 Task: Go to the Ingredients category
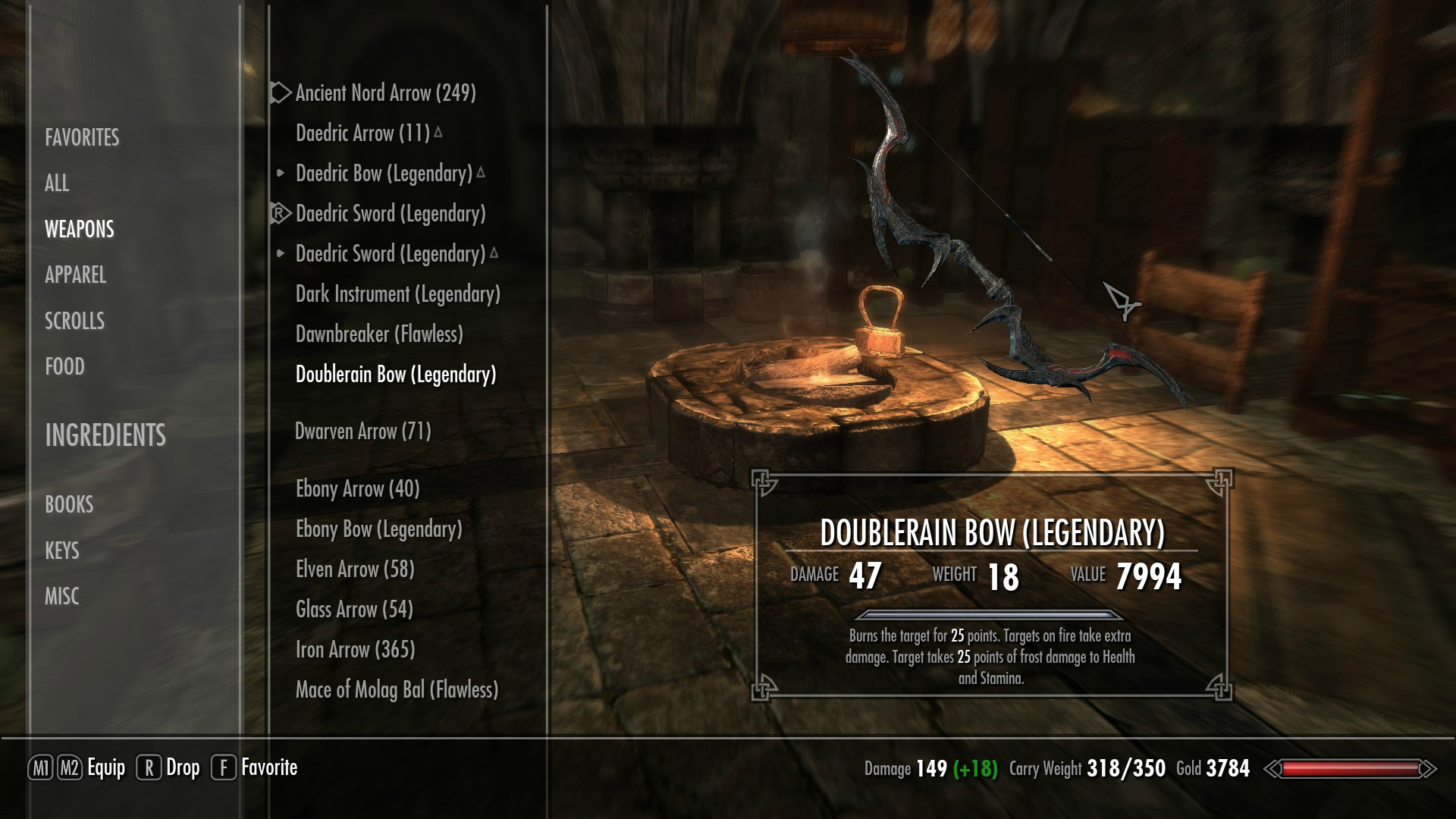[x=105, y=435]
